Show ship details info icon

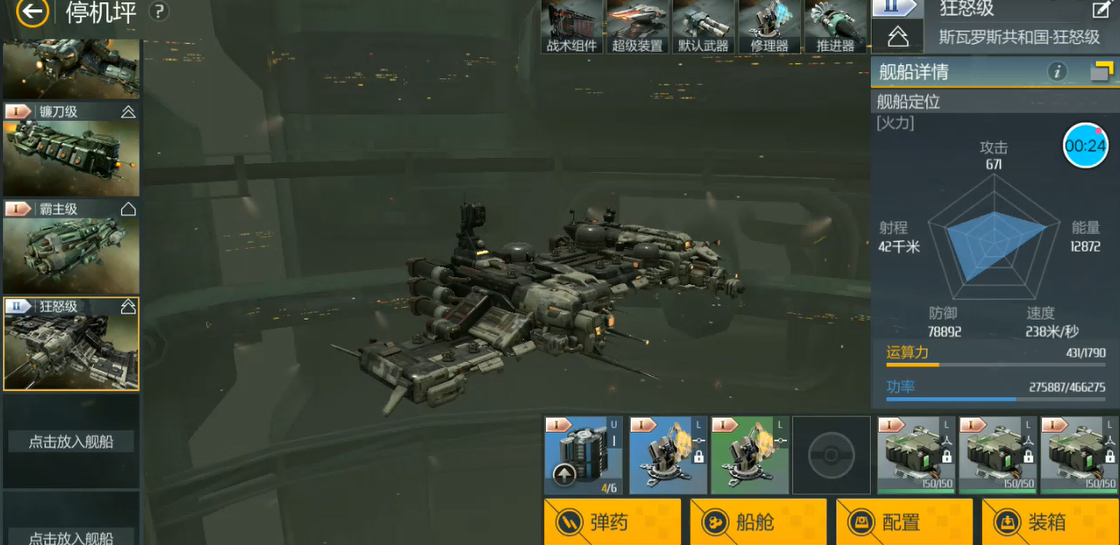point(1057,72)
